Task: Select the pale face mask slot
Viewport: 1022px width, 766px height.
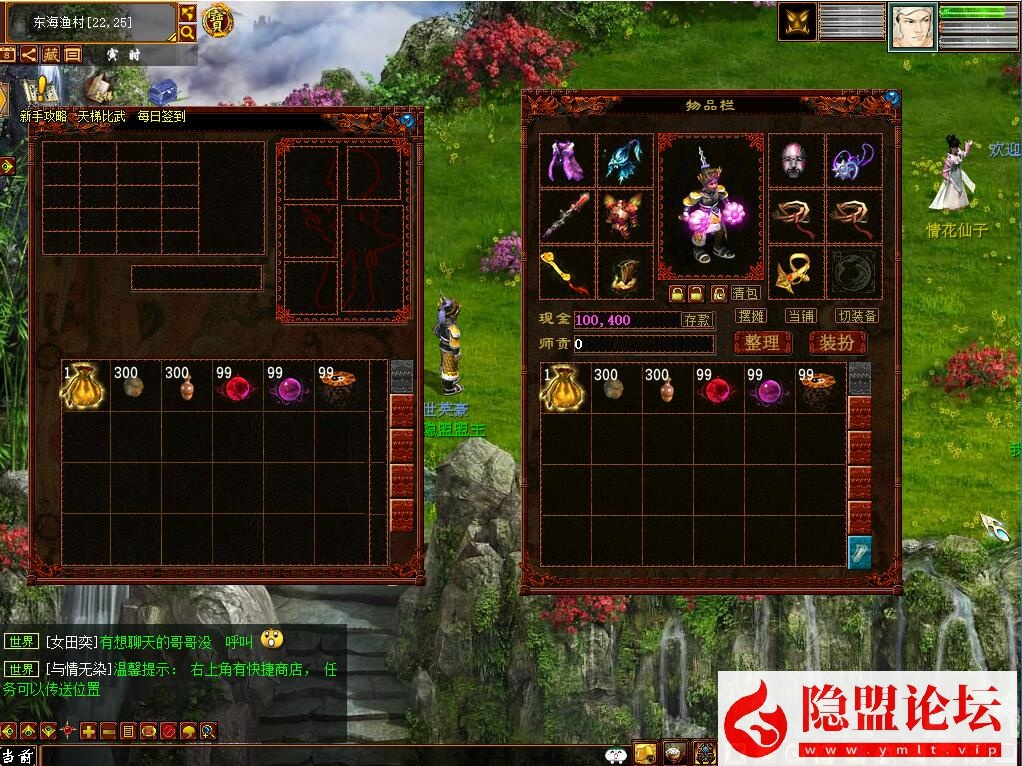Action: point(796,160)
